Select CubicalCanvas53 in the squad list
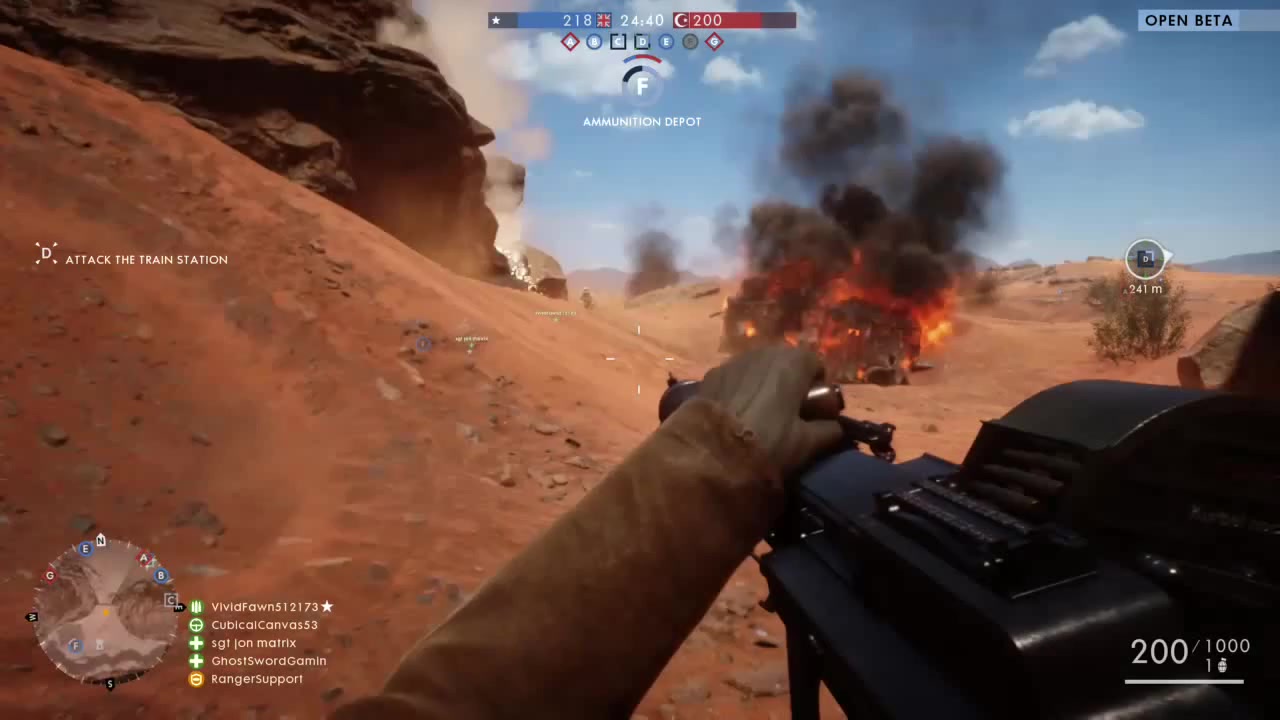Image resolution: width=1280 pixels, height=720 pixels. coord(264,625)
